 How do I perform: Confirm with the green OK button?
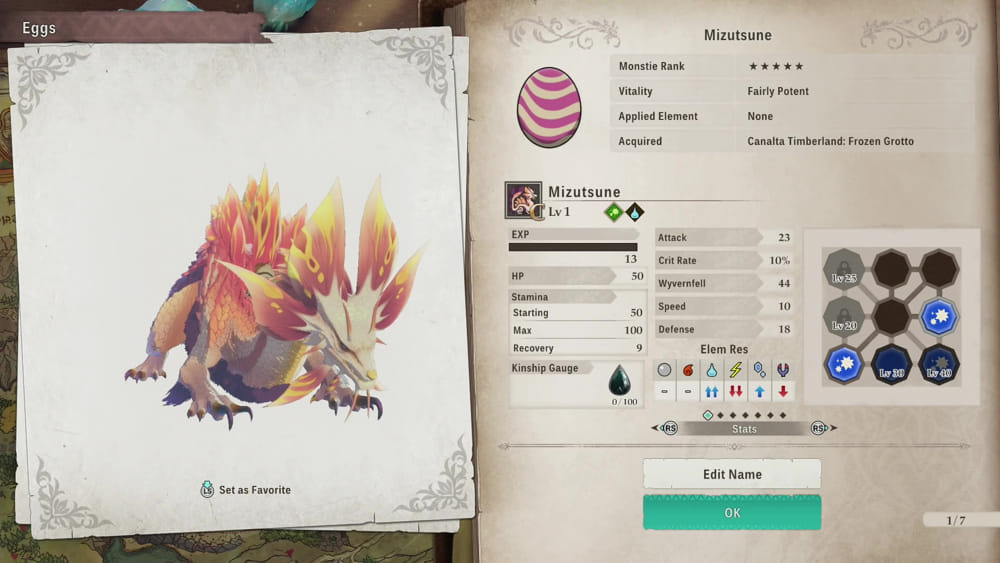(732, 513)
